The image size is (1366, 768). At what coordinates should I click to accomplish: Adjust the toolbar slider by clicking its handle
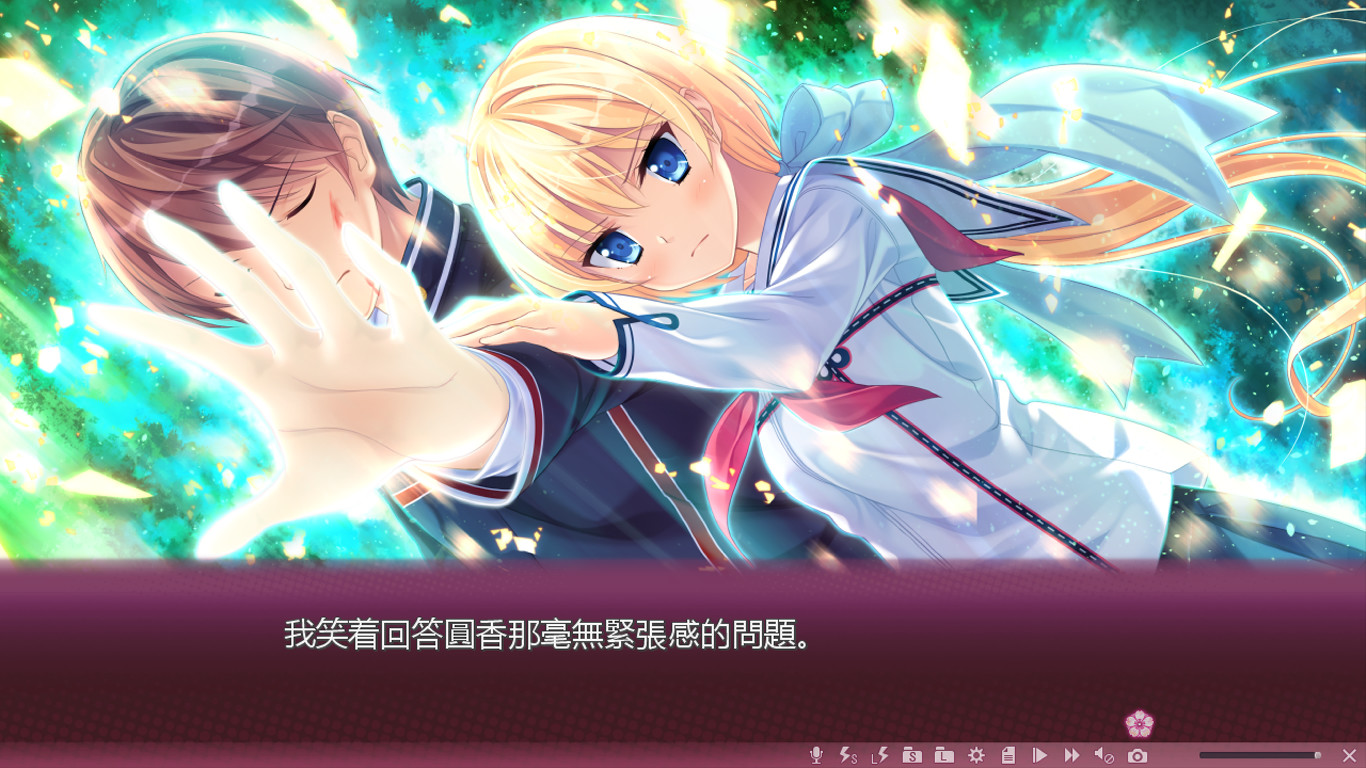point(1319,755)
